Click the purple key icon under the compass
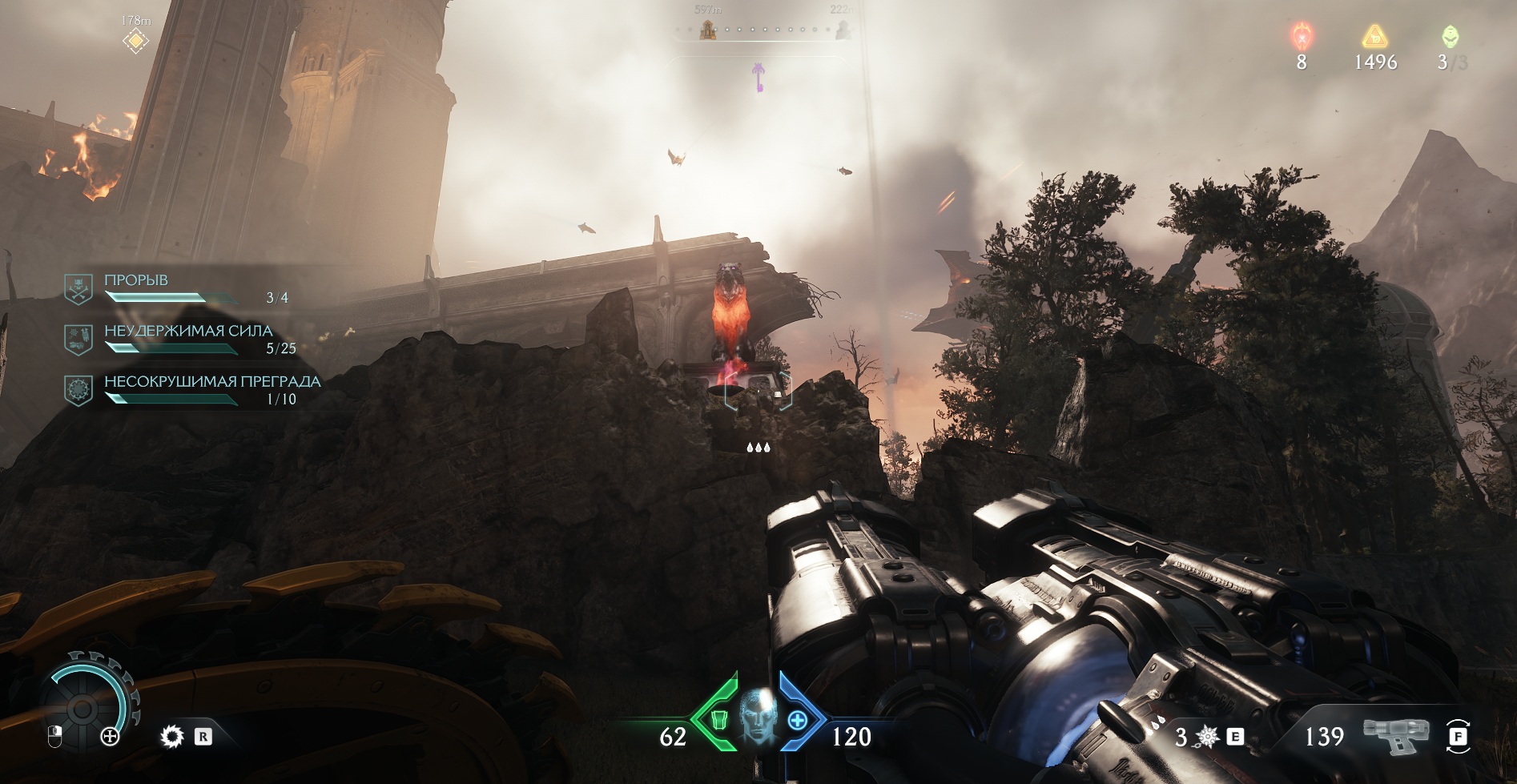Image resolution: width=1517 pixels, height=784 pixels. click(757, 78)
